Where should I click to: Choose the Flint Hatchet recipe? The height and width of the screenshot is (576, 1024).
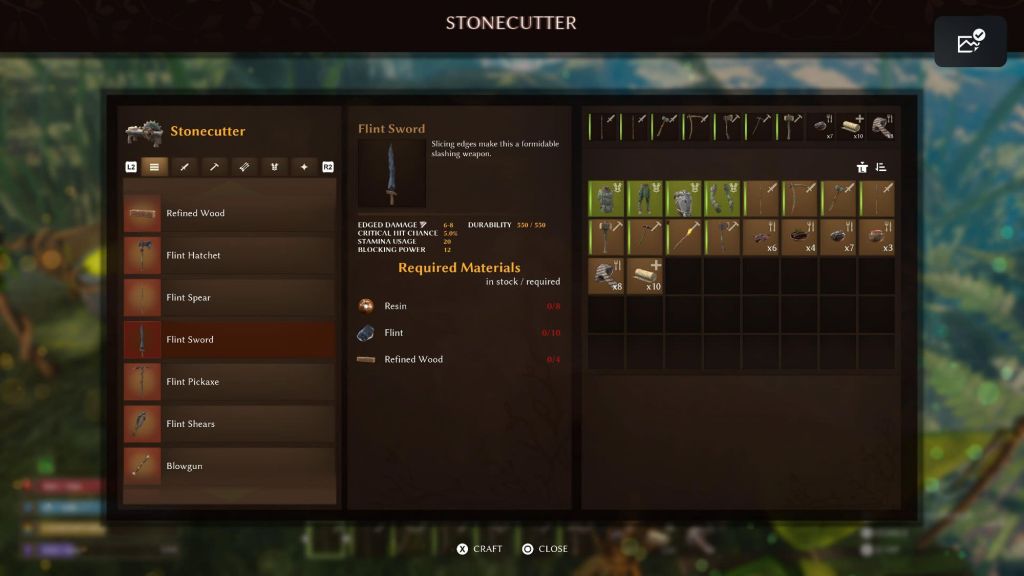pos(229,255)
